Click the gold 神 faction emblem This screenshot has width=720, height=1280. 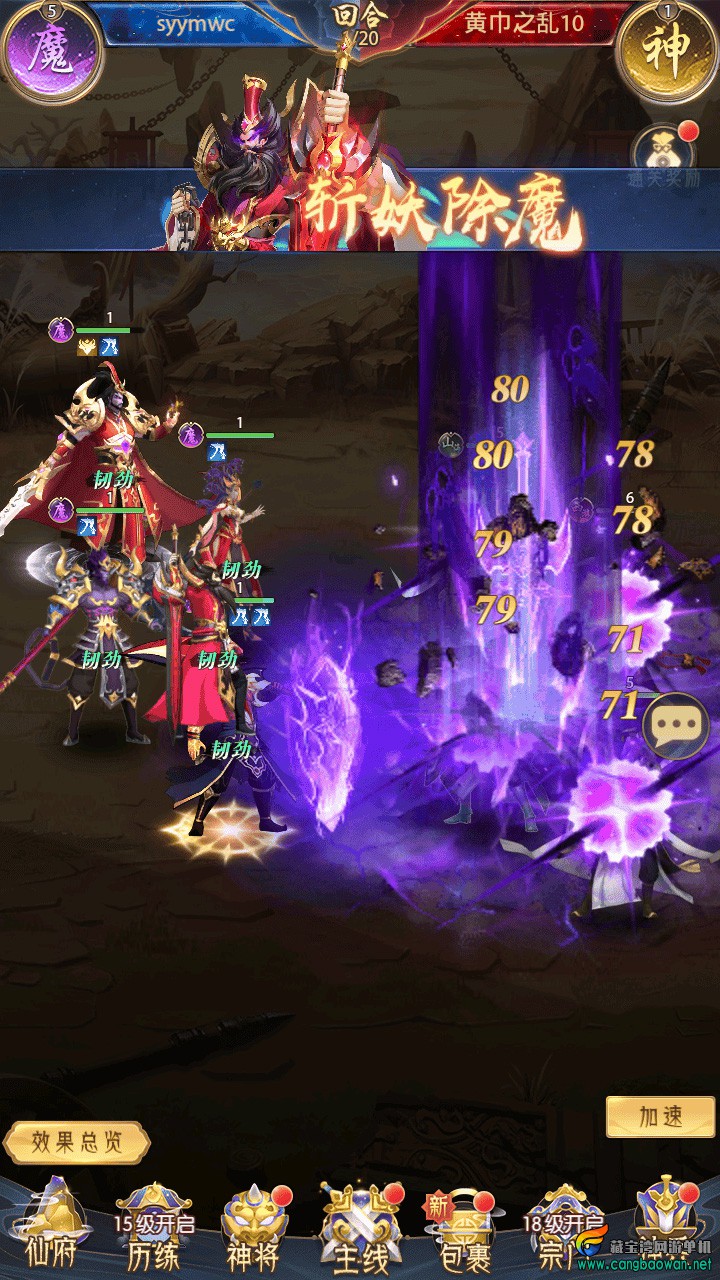(668, 50)
